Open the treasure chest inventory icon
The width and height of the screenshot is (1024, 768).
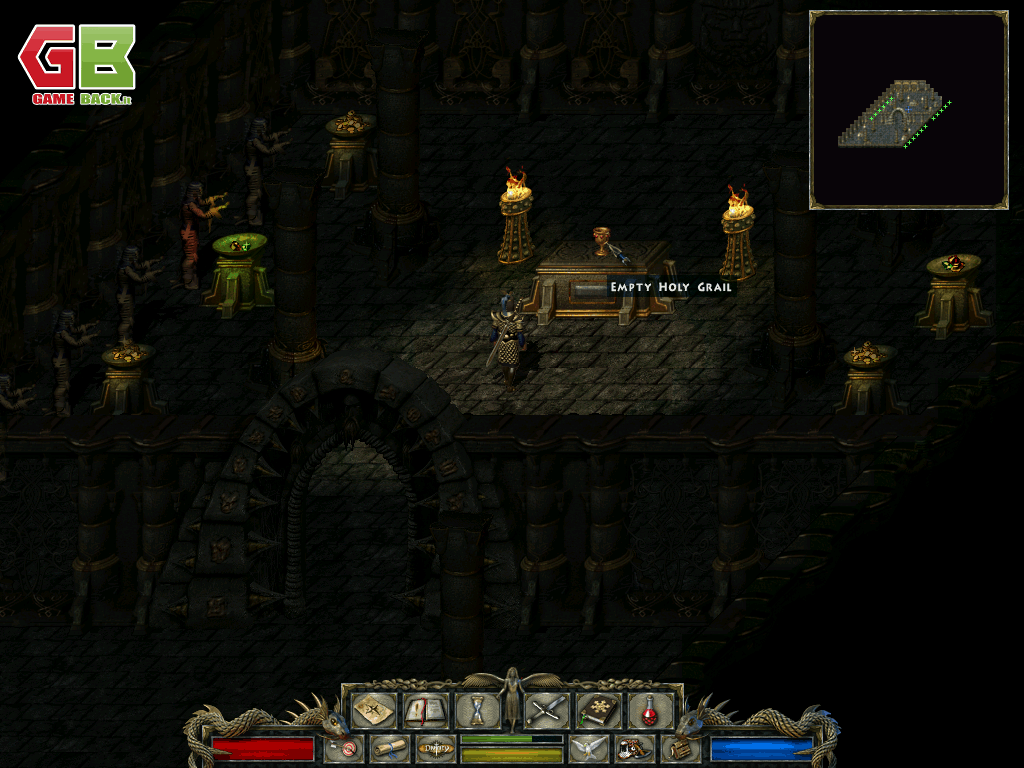[679, 748]
